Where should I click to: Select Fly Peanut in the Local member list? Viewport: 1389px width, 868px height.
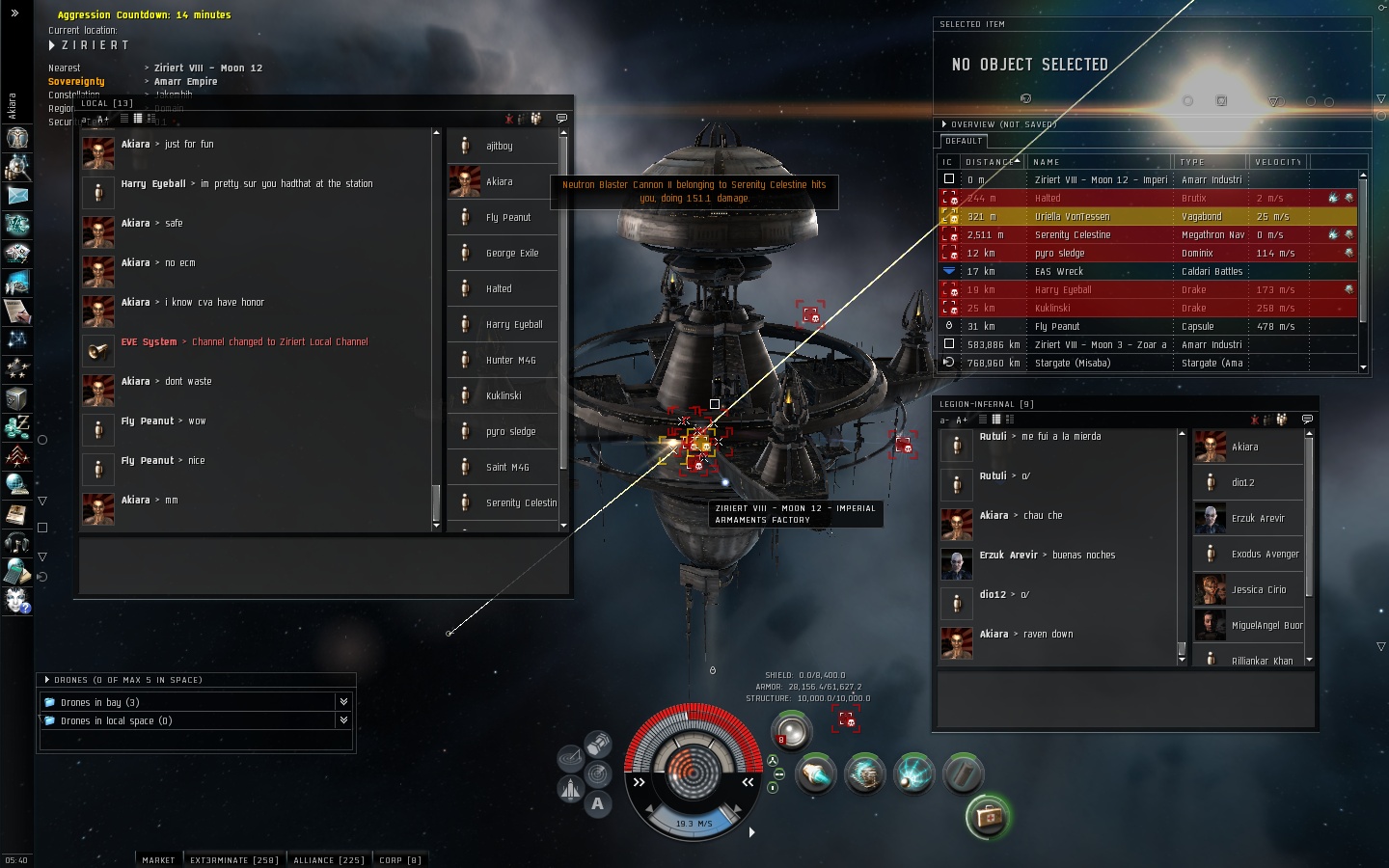pos(507,217)
